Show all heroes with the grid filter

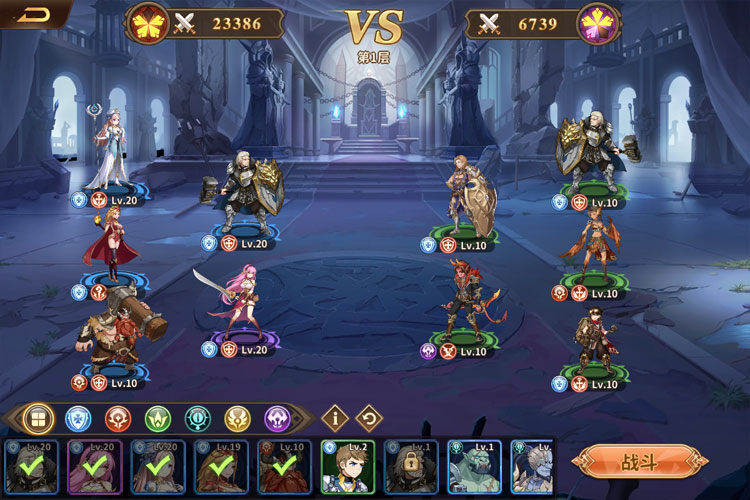pyautogui.click(x=37, y=418)
